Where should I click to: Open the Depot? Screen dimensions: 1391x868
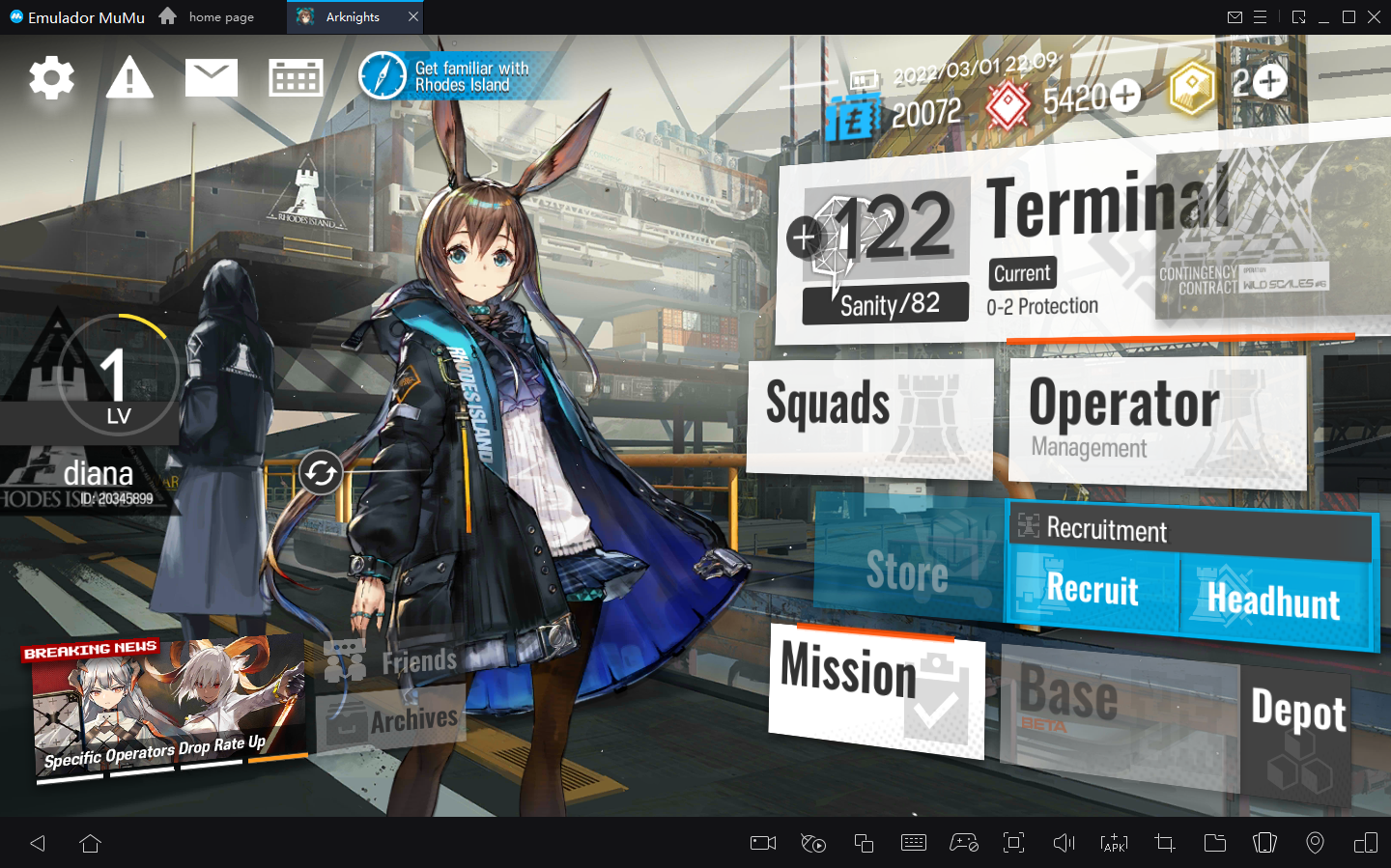point(1297,714)
